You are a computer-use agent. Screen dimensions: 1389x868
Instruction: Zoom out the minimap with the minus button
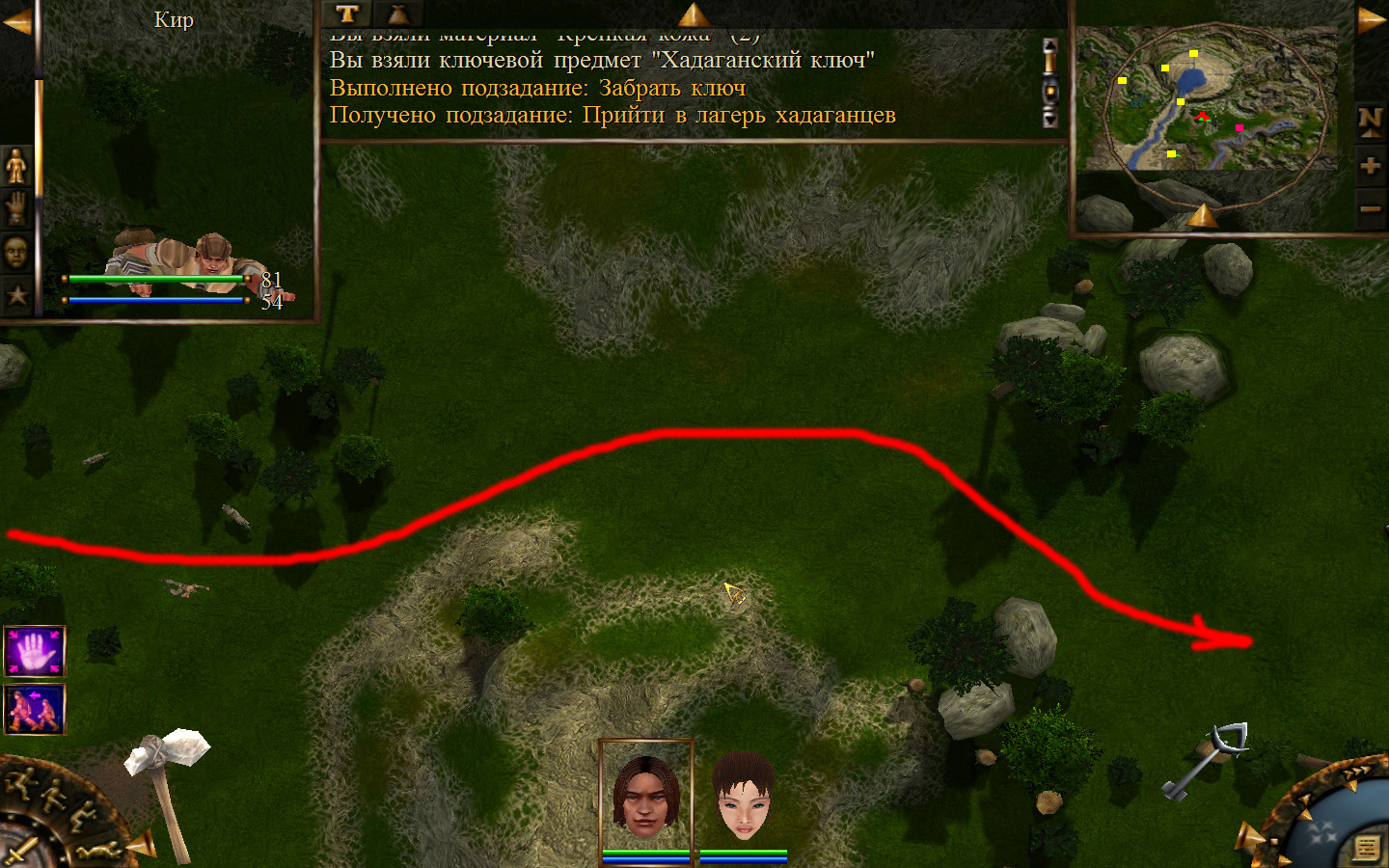coord(1370,209)
